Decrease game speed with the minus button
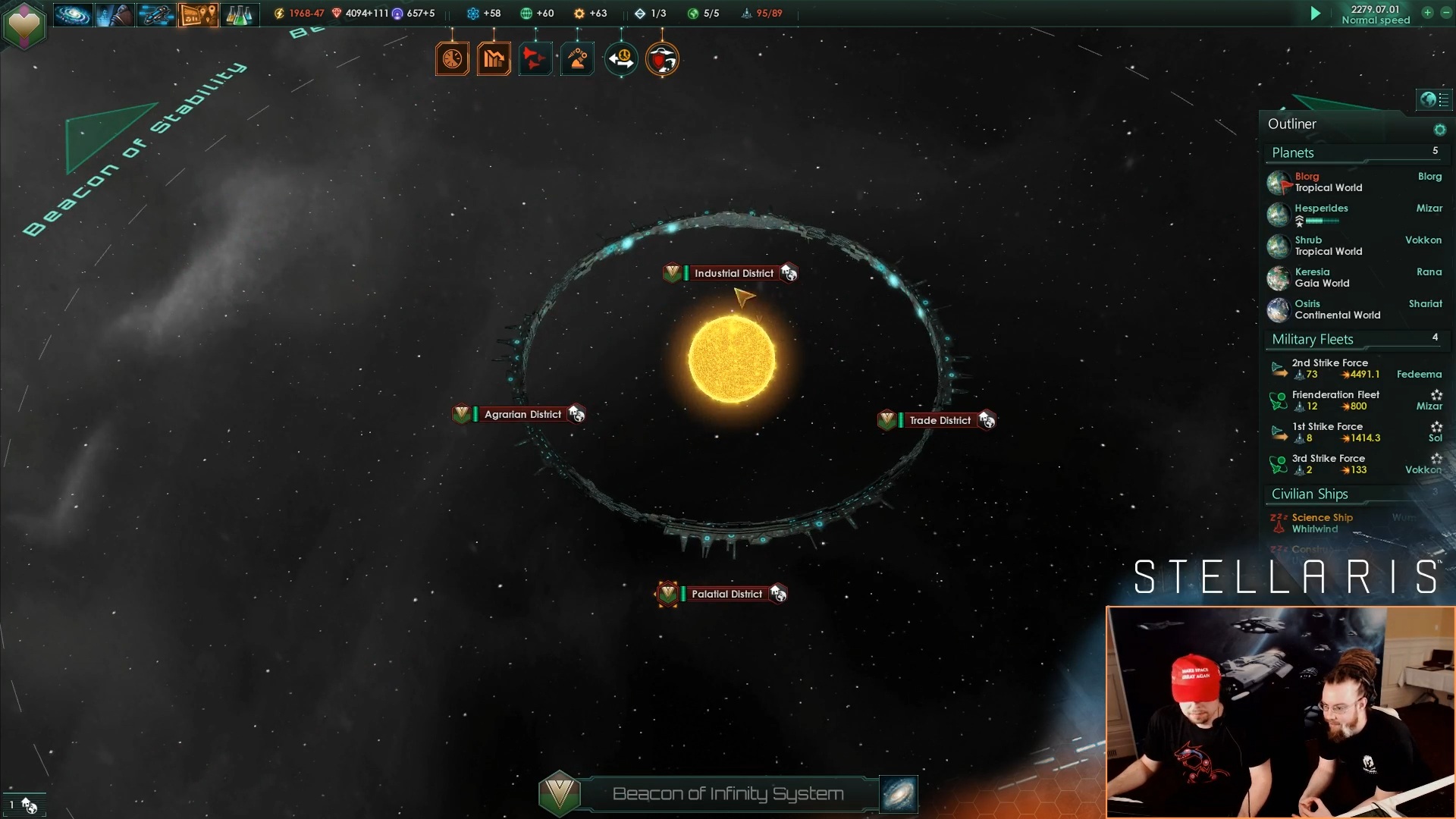1456x819 pixels. (1445, 13)
